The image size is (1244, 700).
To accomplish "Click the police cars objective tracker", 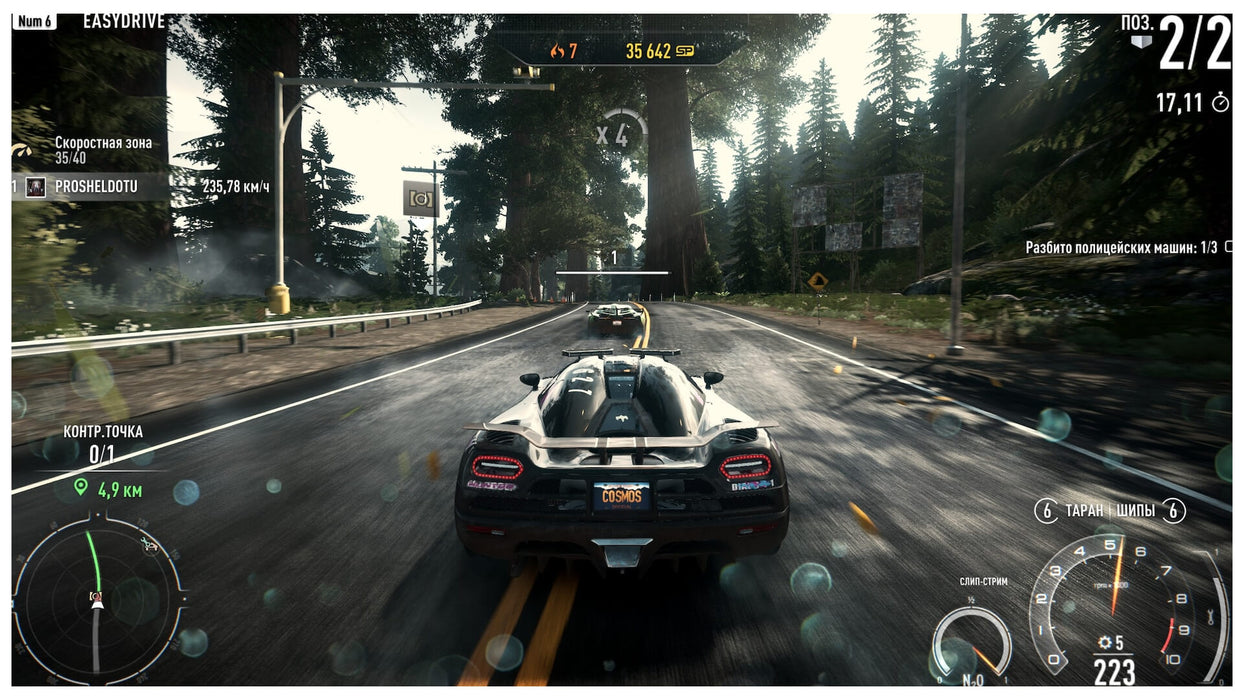I will (1123, 247).
